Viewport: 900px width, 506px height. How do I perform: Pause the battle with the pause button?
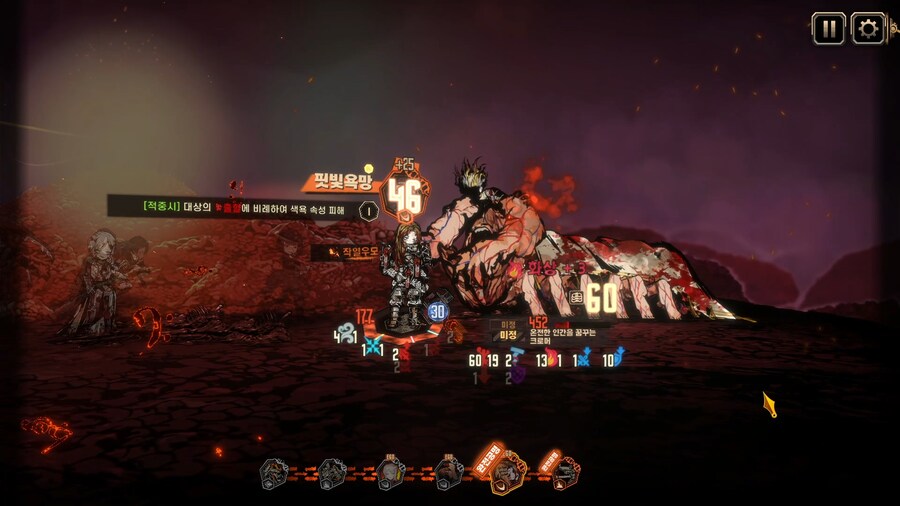828,29
